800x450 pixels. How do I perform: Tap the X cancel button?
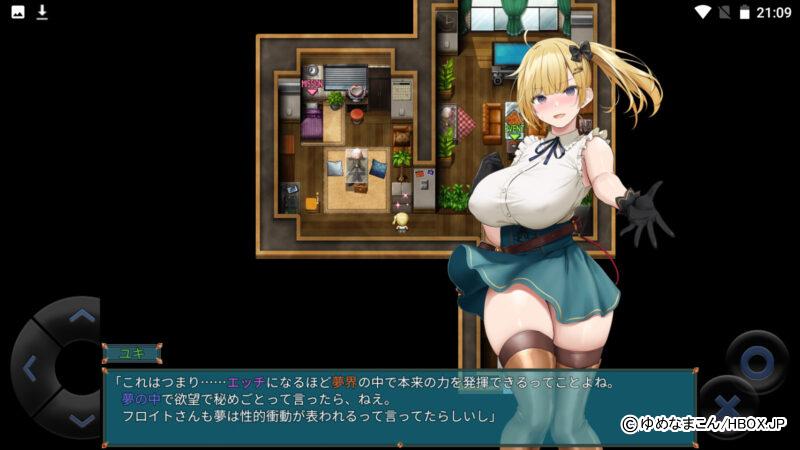[x=728, y=405]
